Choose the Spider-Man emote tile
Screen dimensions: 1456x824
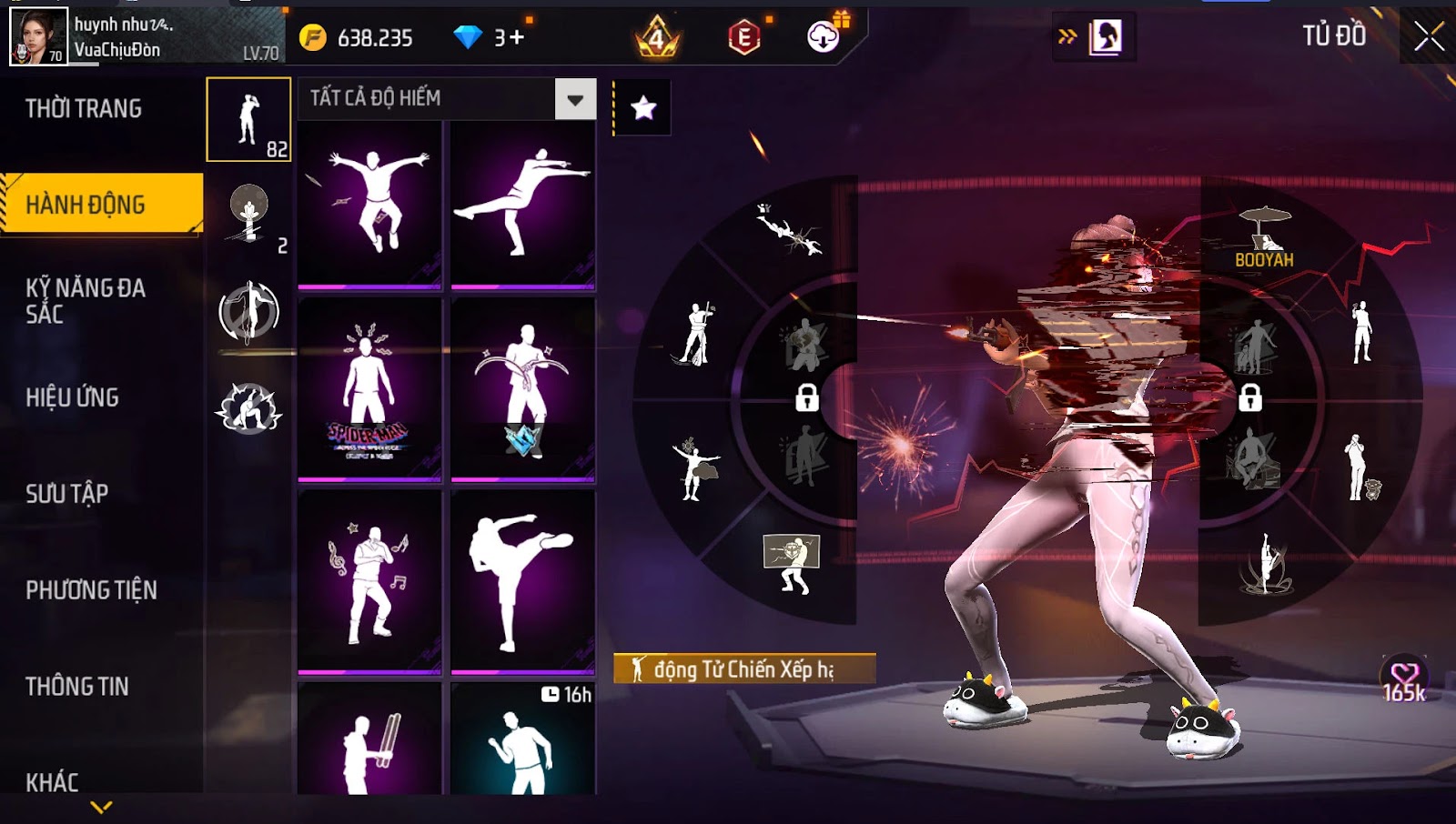[x=369, y=388]
